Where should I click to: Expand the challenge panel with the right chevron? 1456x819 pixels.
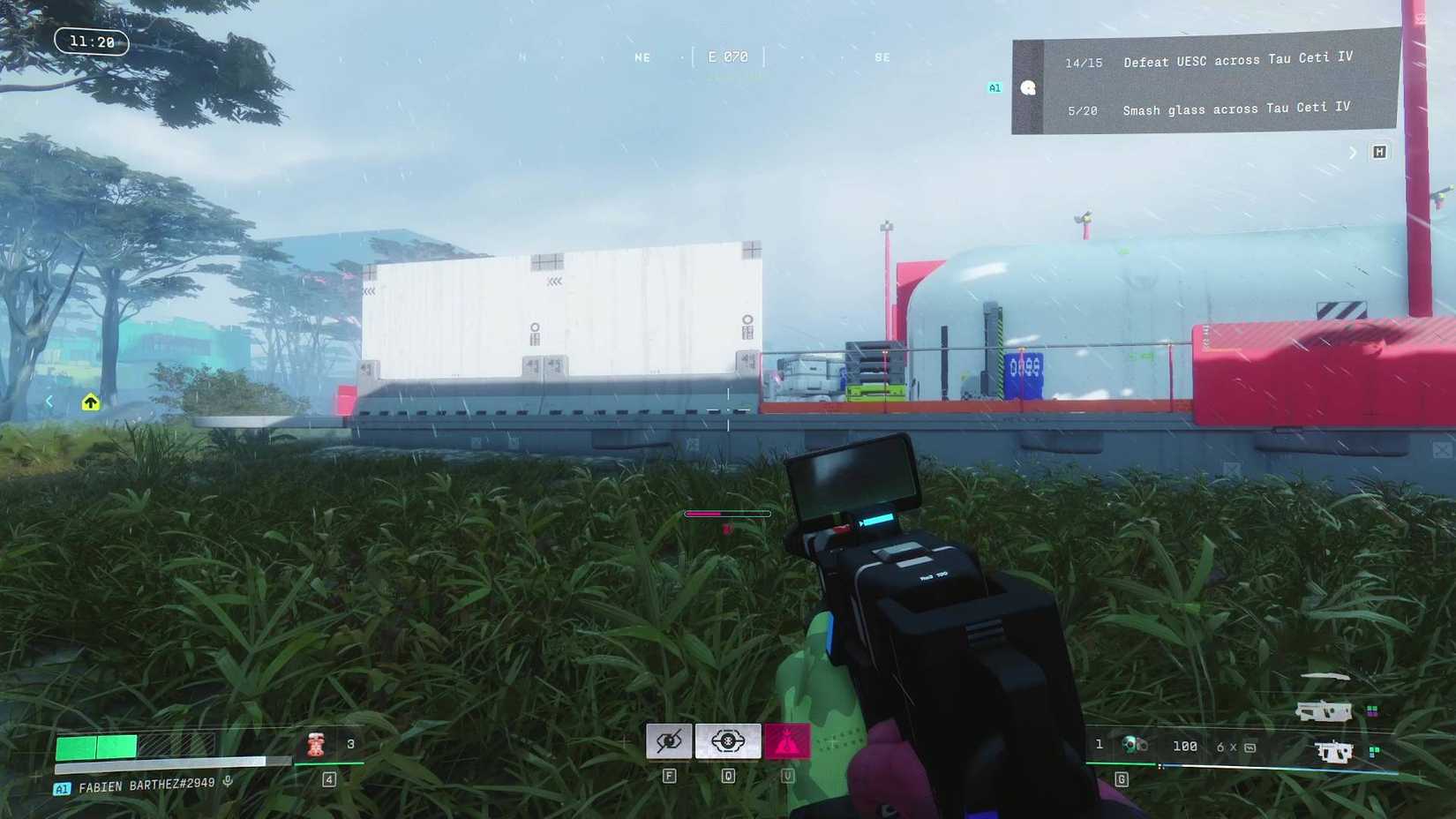click(x=1353, y=152)
